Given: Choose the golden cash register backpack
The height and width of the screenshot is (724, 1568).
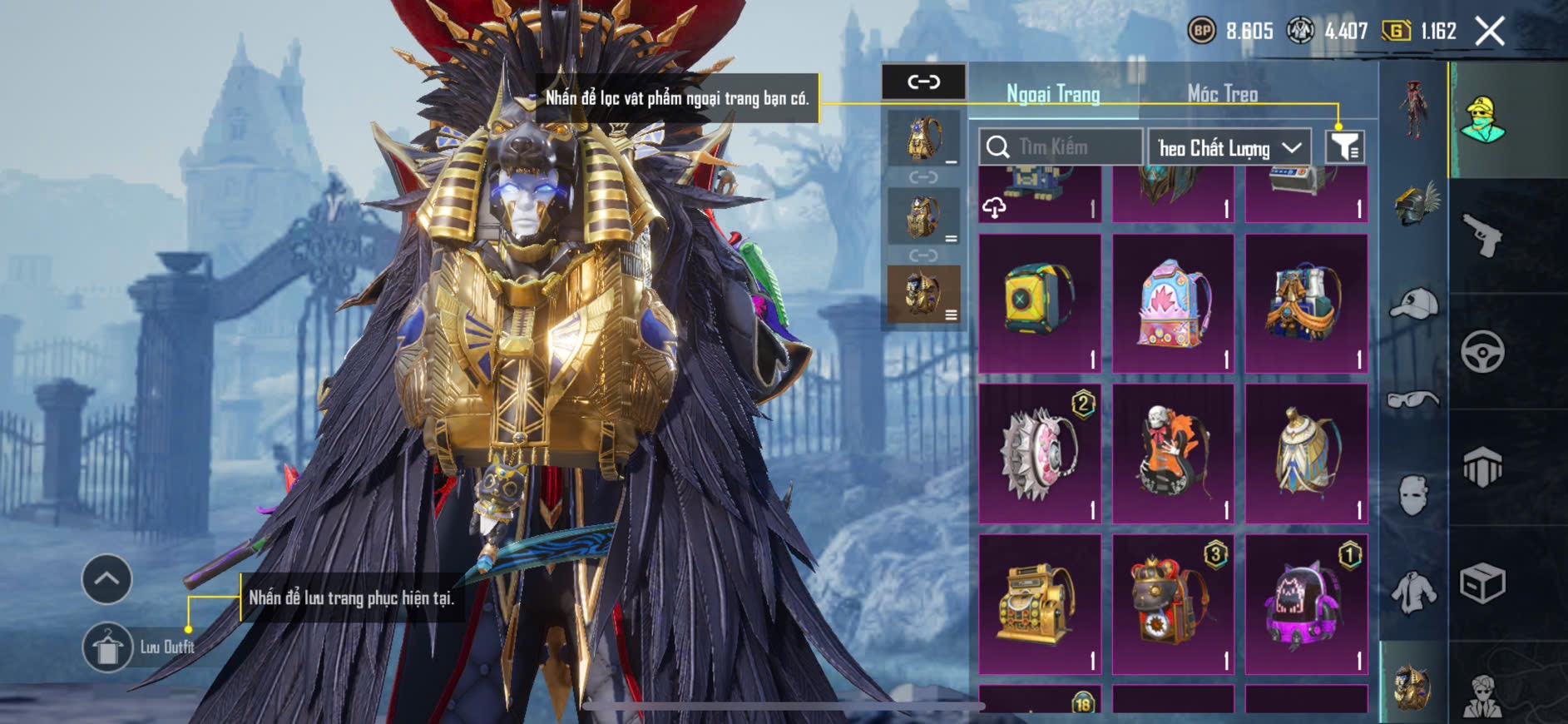Looking at the screenshot, I should [x=1040, y=604].
